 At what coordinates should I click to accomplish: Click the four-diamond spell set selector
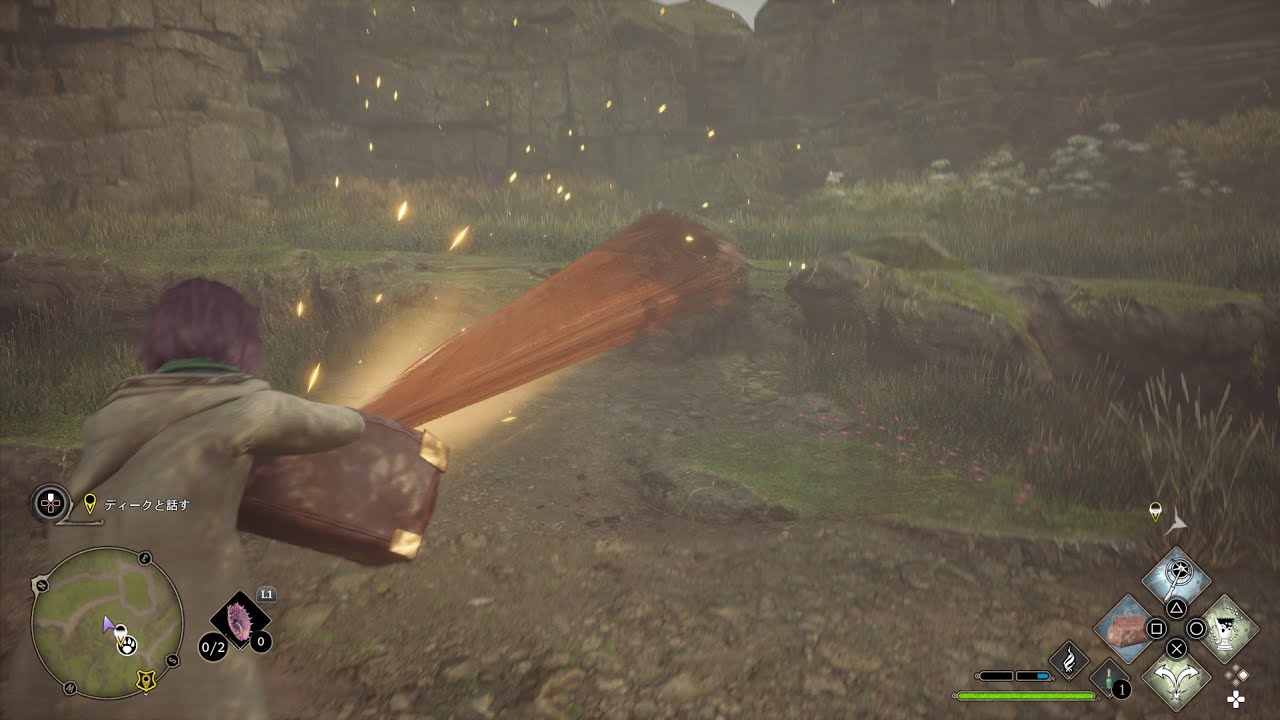pos(1236,687)
